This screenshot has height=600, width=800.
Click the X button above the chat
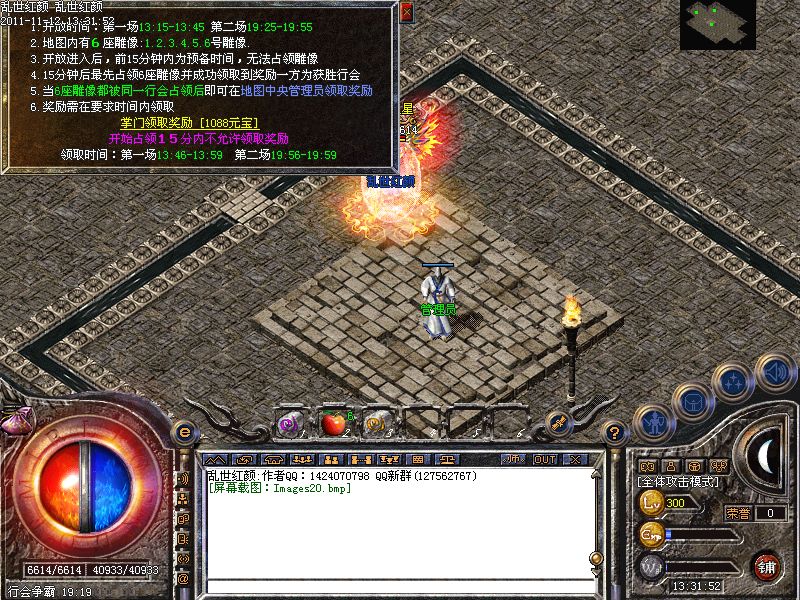576,459
